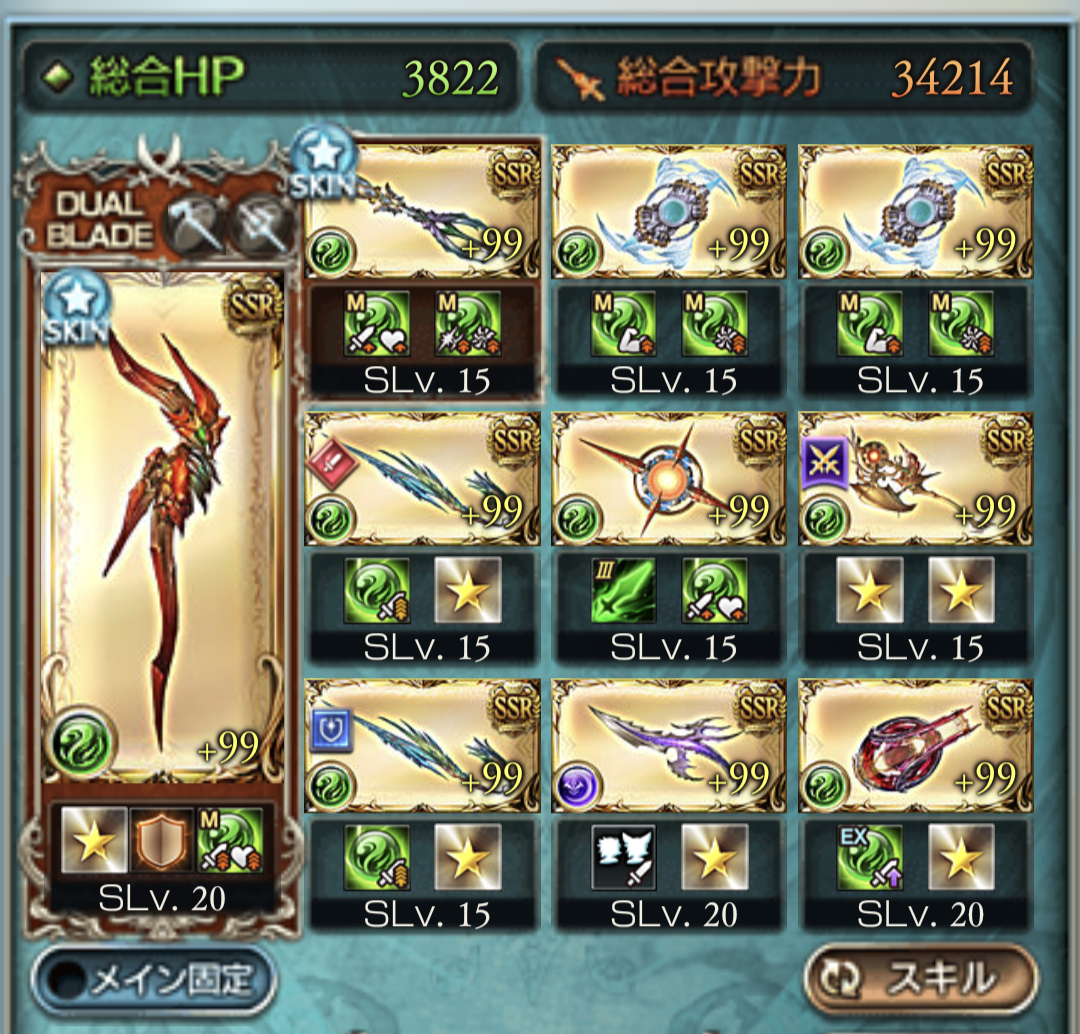Toggle the メイン固定 main-lock button
This screenshot has height=1034, width=1080.
pyautogui.click(x=153, y=982)
